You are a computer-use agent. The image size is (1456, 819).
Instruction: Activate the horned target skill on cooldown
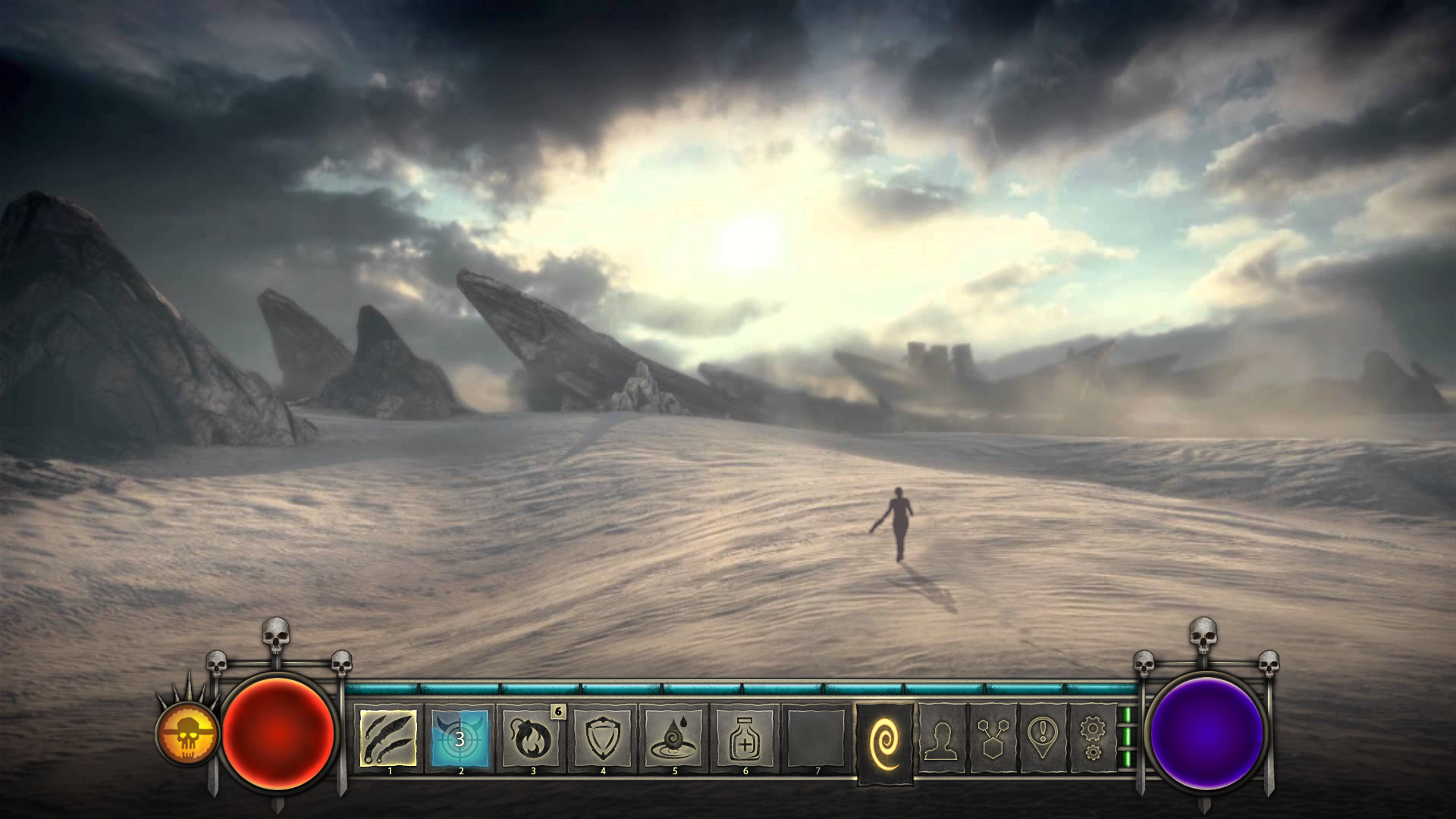point(460,737)
